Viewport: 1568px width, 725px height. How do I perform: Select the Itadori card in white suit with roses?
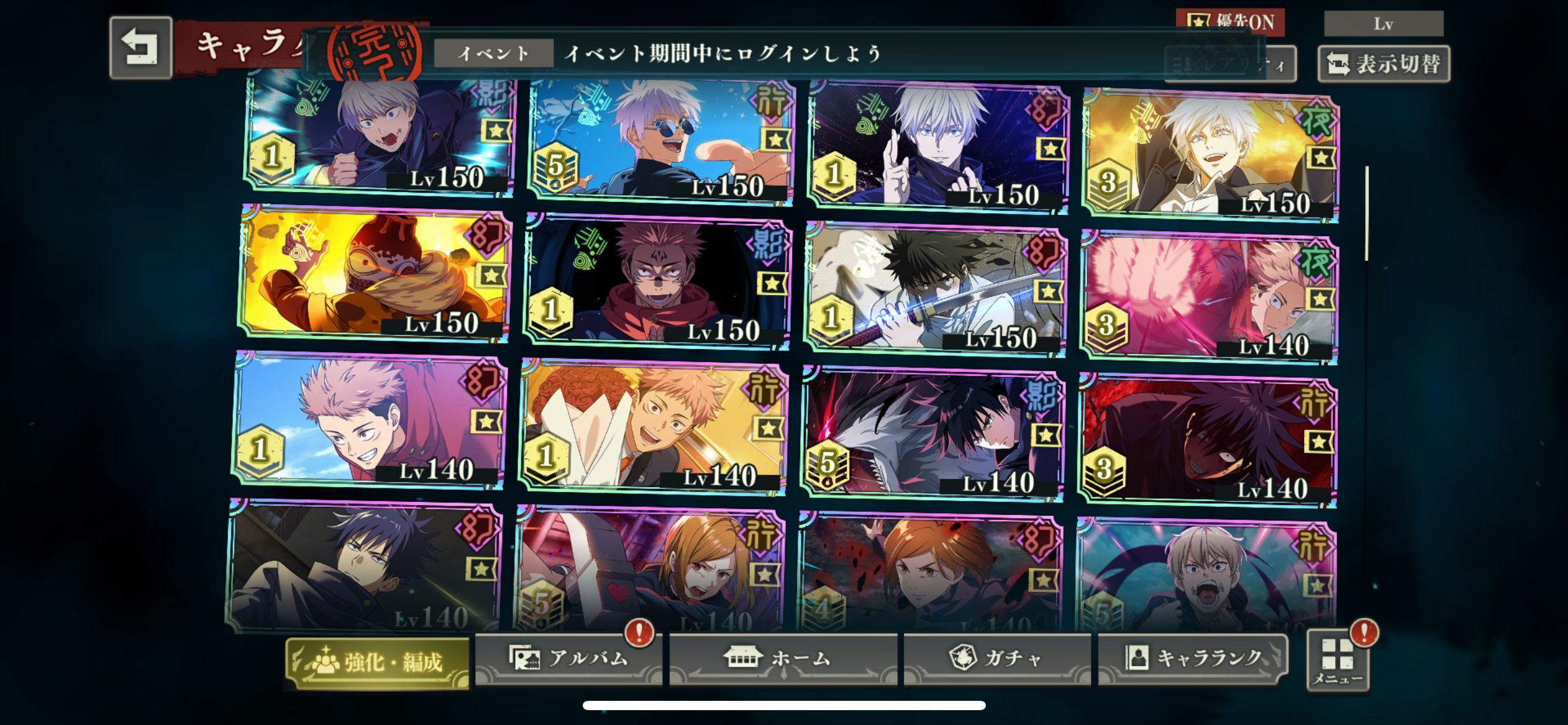coord(653,428)
